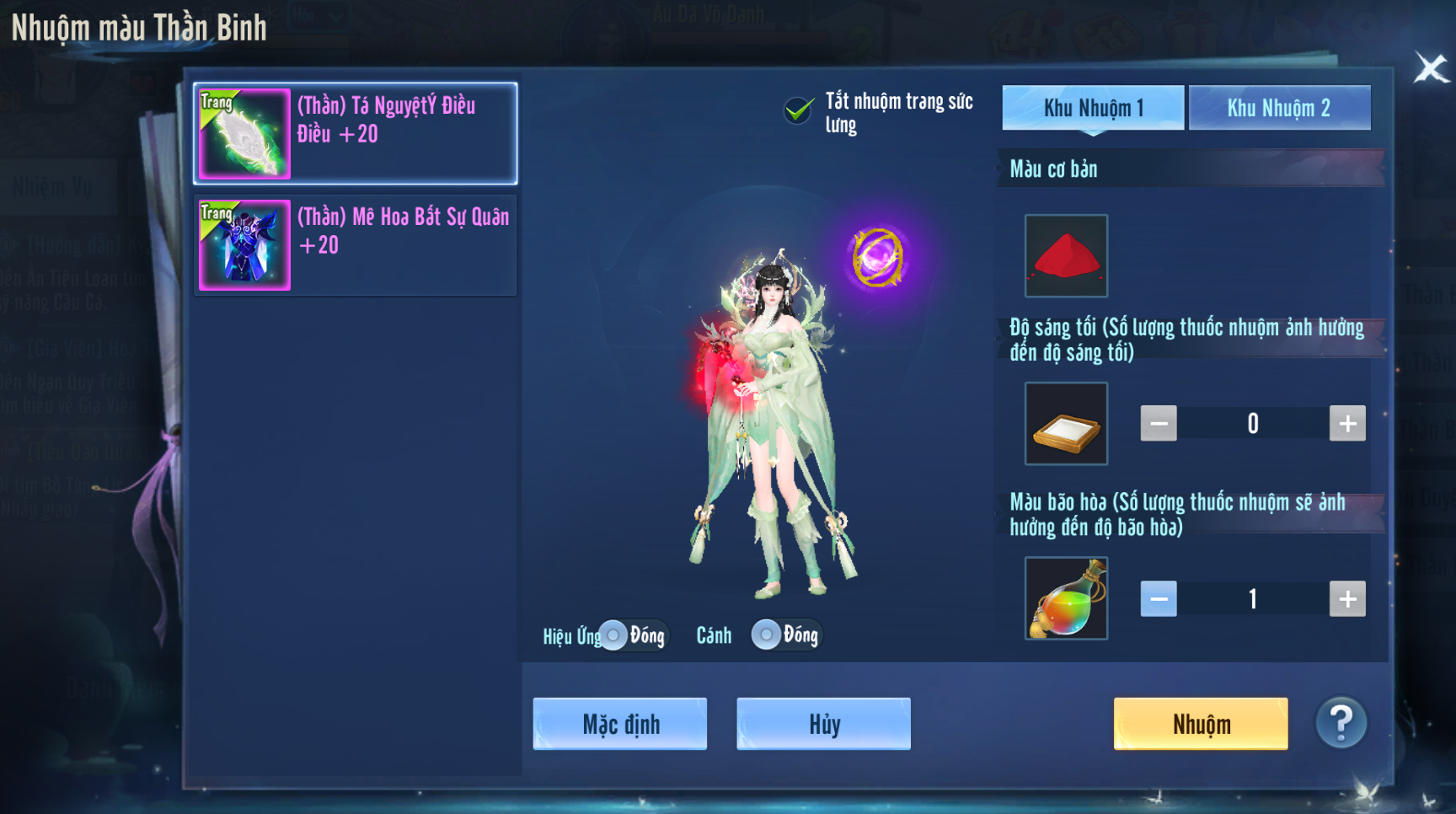The image size is (1456, 814).
Task: Switch to Khu Nhuộm 1 tab
Action: click(1093, 108)
